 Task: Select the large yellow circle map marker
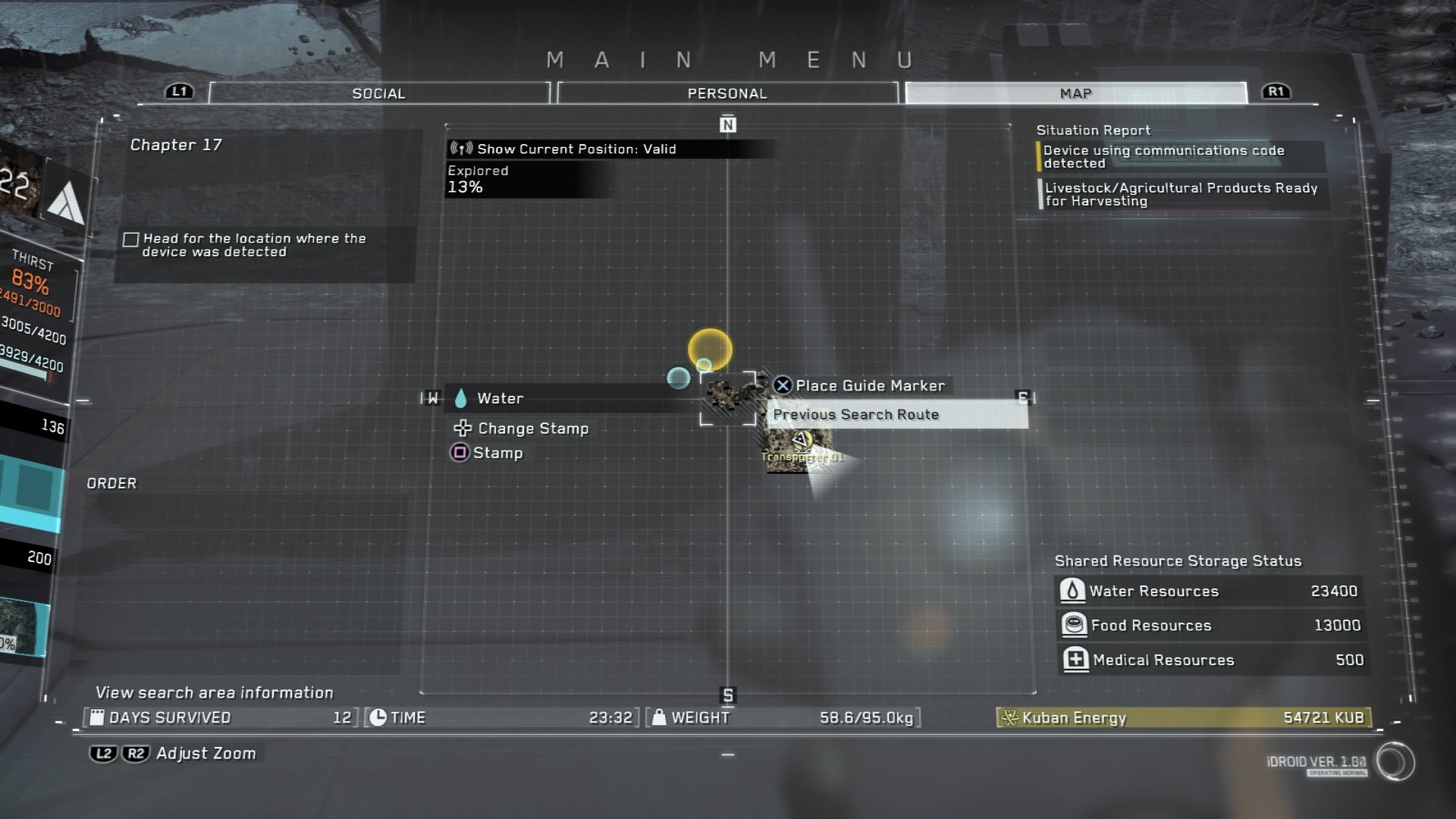[710, 349]
